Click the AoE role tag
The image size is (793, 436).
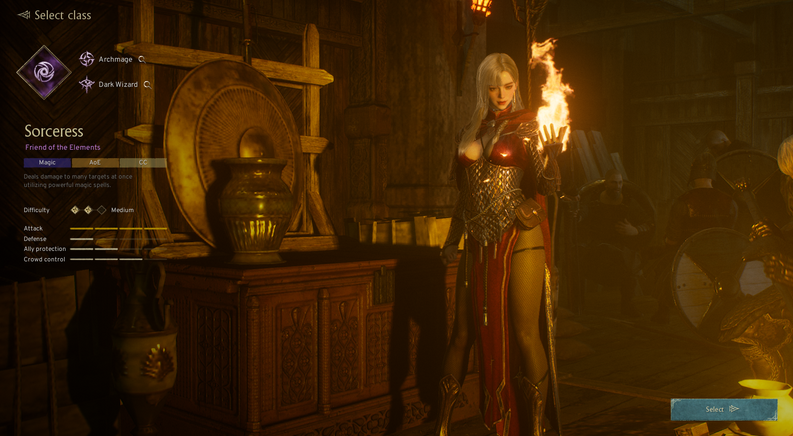95,162
